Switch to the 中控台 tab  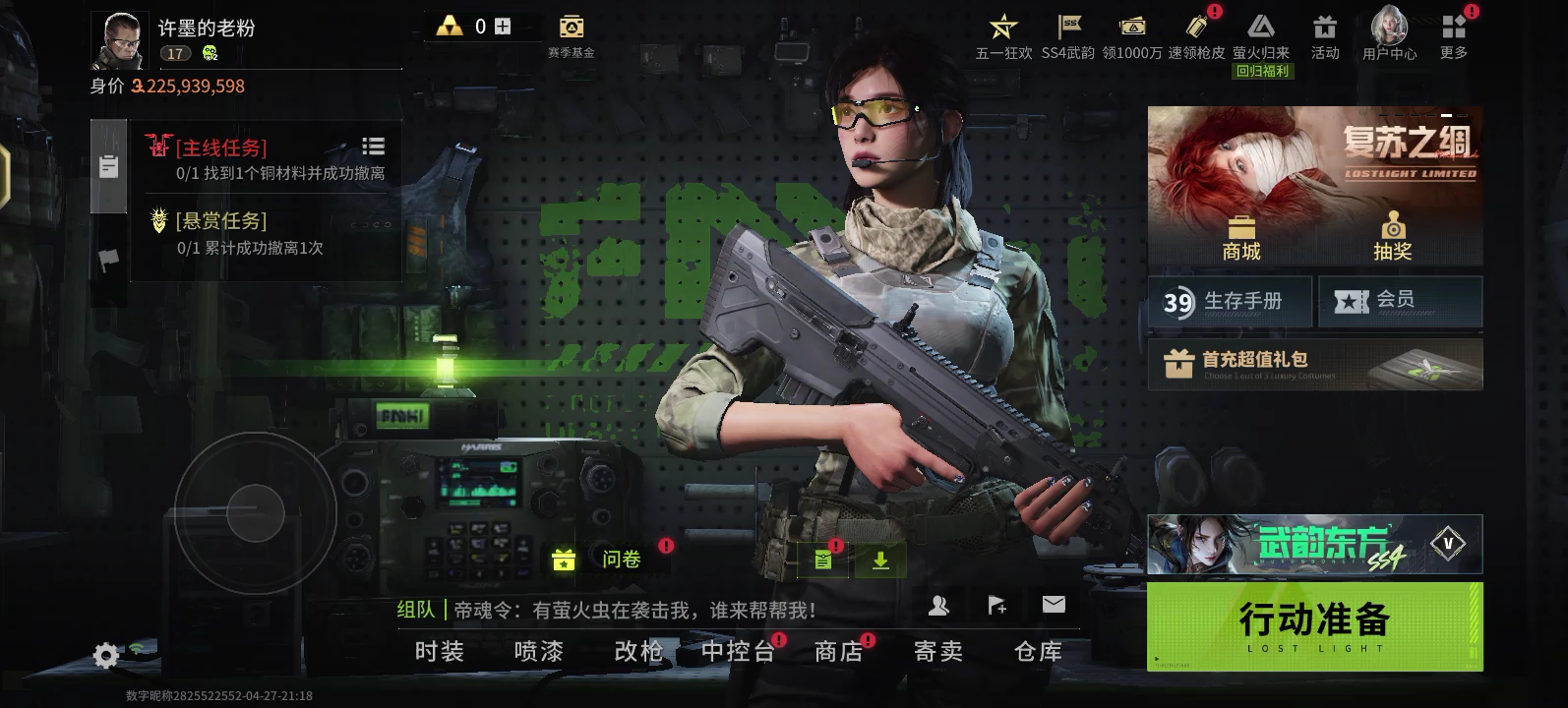point(738,651)
